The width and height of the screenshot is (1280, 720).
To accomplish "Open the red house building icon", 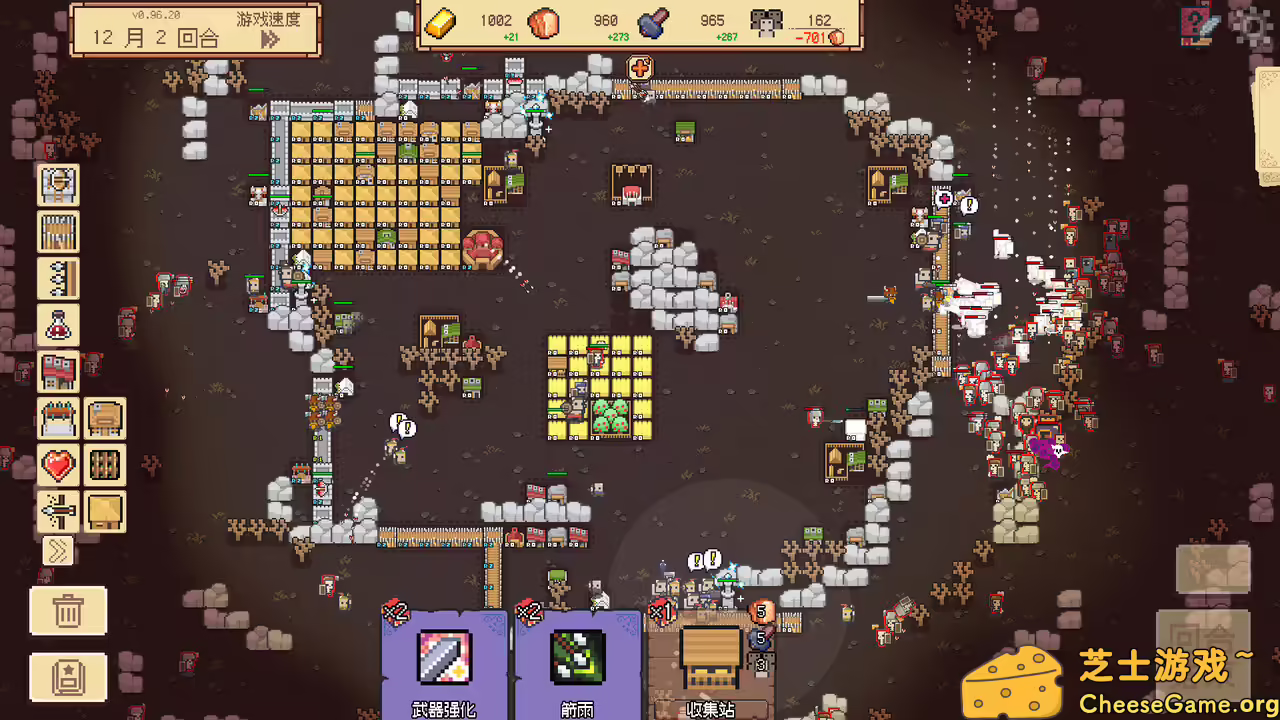I will coord(58,371).
